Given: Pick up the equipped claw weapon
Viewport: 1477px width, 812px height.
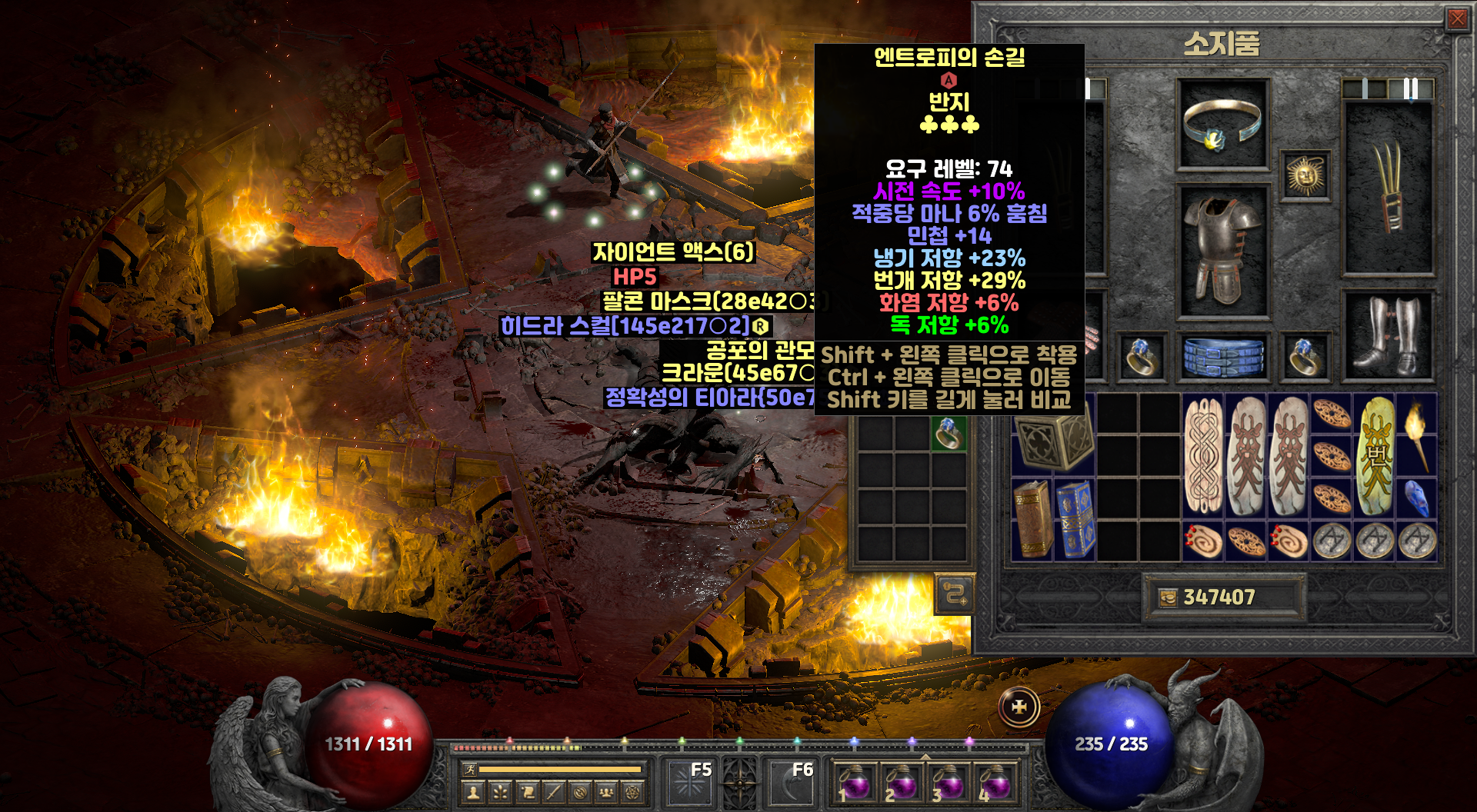Looking at the screenshot, I should click(1389, 188).
